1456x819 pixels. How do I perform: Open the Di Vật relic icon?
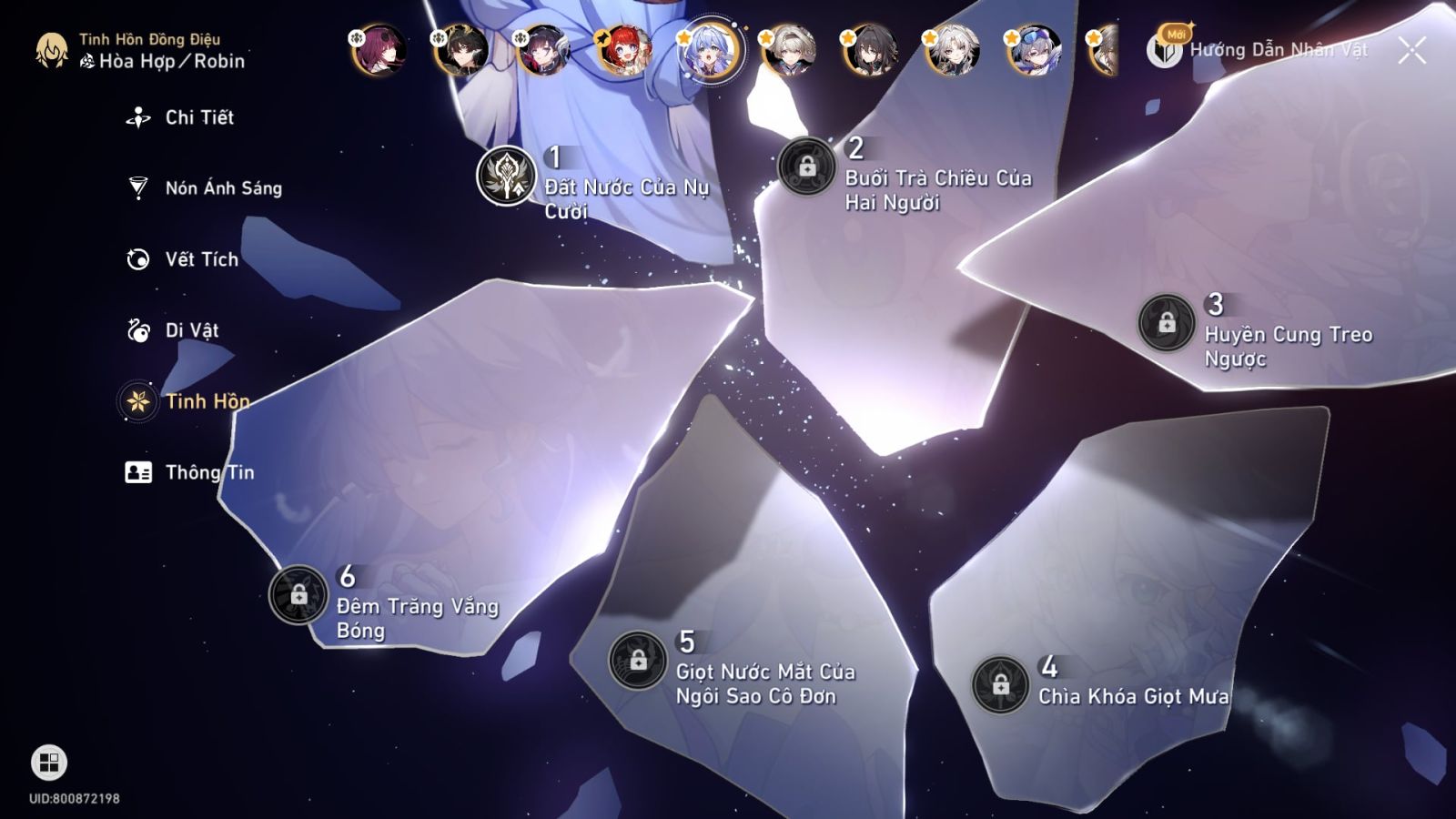pos(136,329)
